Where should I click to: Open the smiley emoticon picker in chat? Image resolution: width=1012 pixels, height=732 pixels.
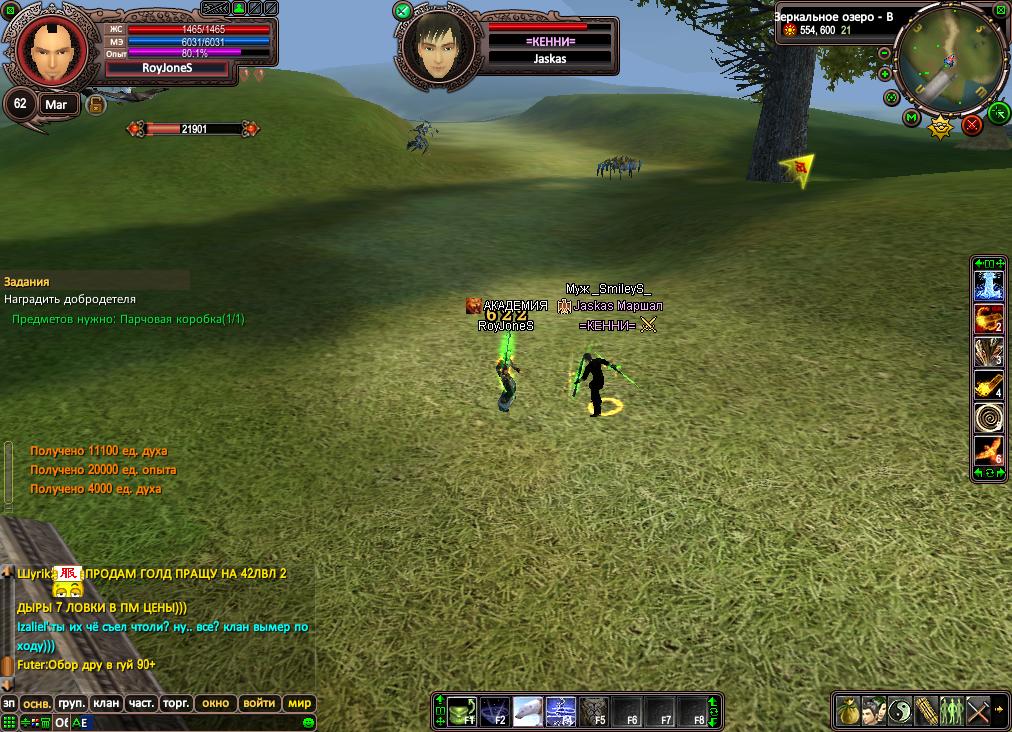pyautogui.click(x=309, y=722)
